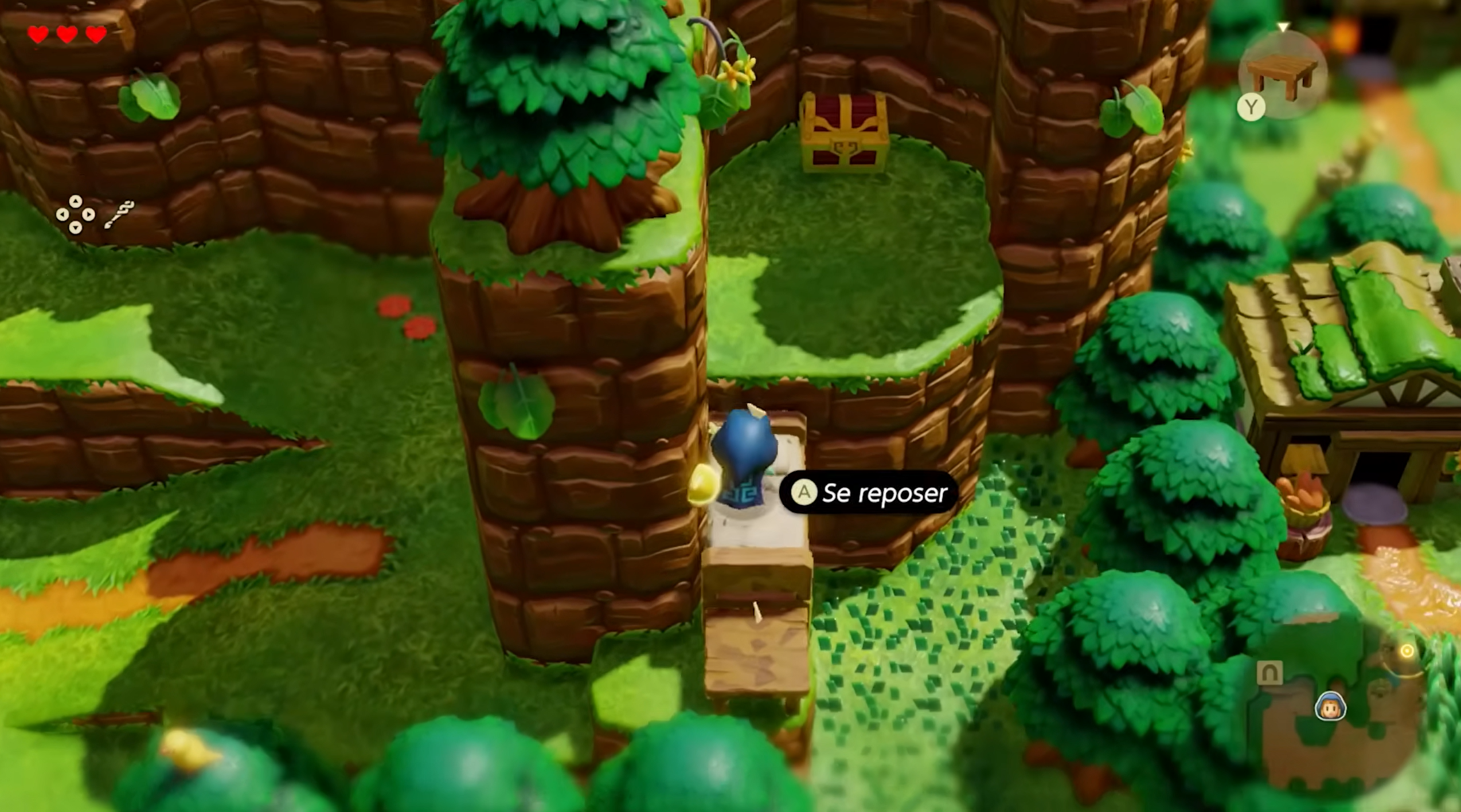Click the Tri Rod icon
The image size is (1461, 812).
119,214
